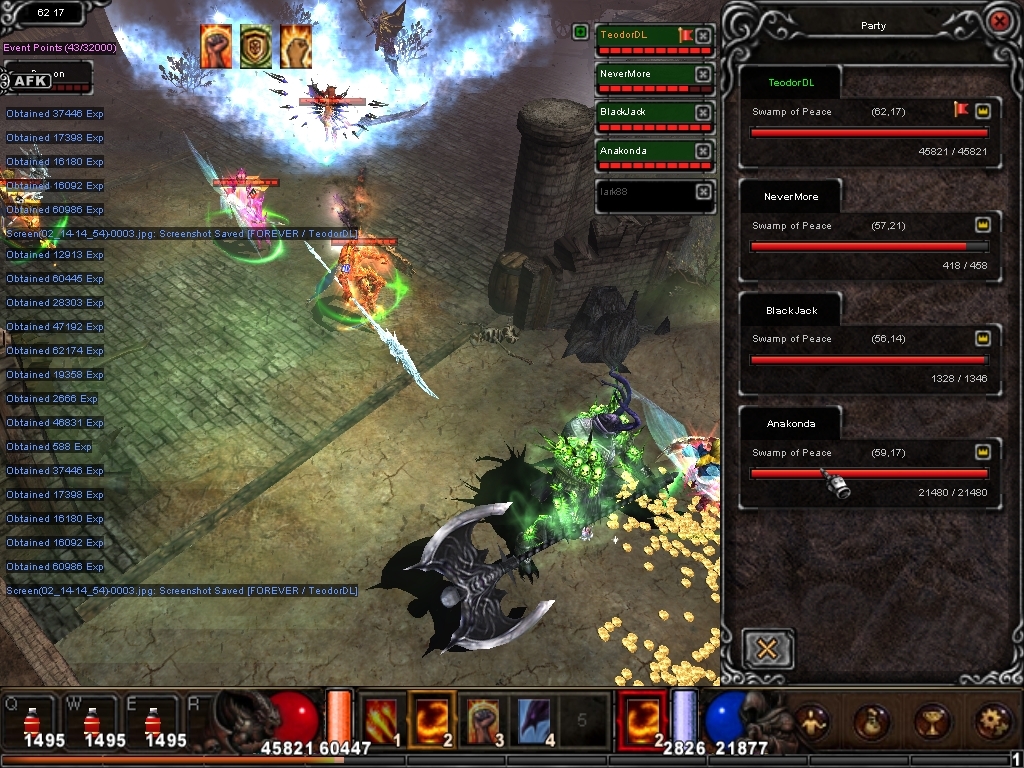Viewport: 1024px width, 768px height.
Task: Use the E-slot health potion
Action: (152, 721)
